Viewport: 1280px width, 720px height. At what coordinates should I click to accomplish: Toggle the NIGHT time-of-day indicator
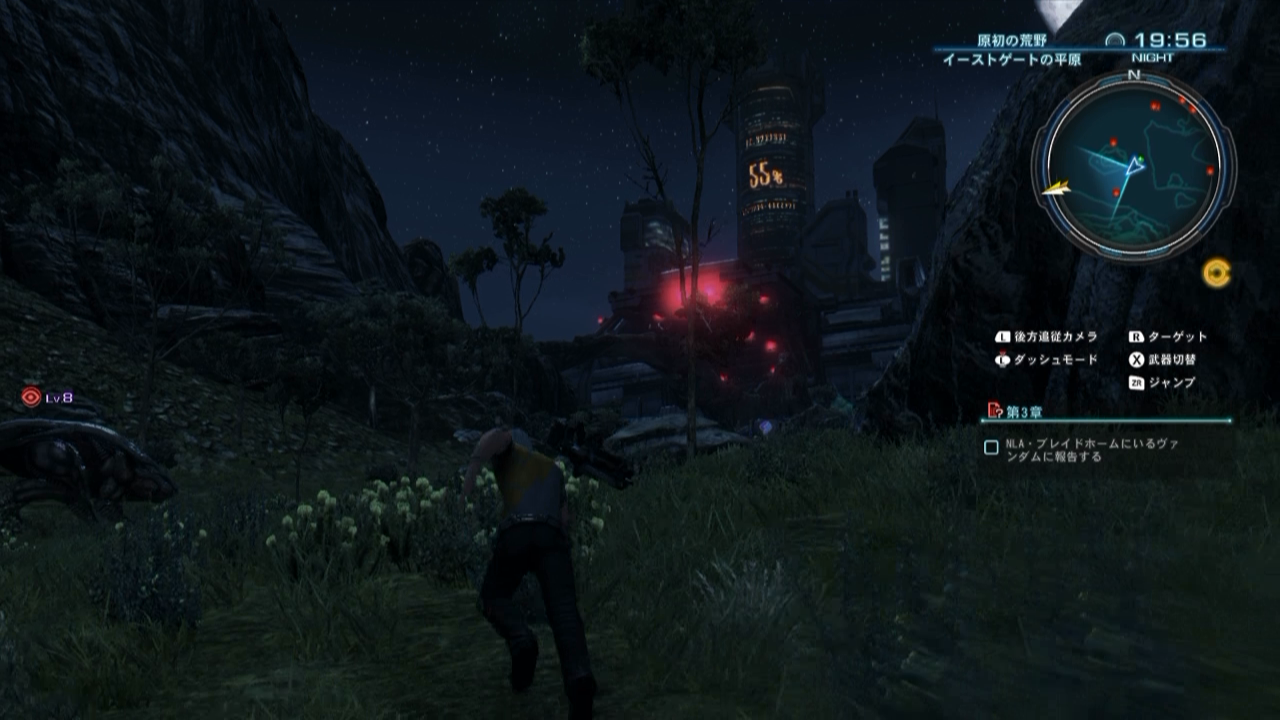pos(1154,57)
